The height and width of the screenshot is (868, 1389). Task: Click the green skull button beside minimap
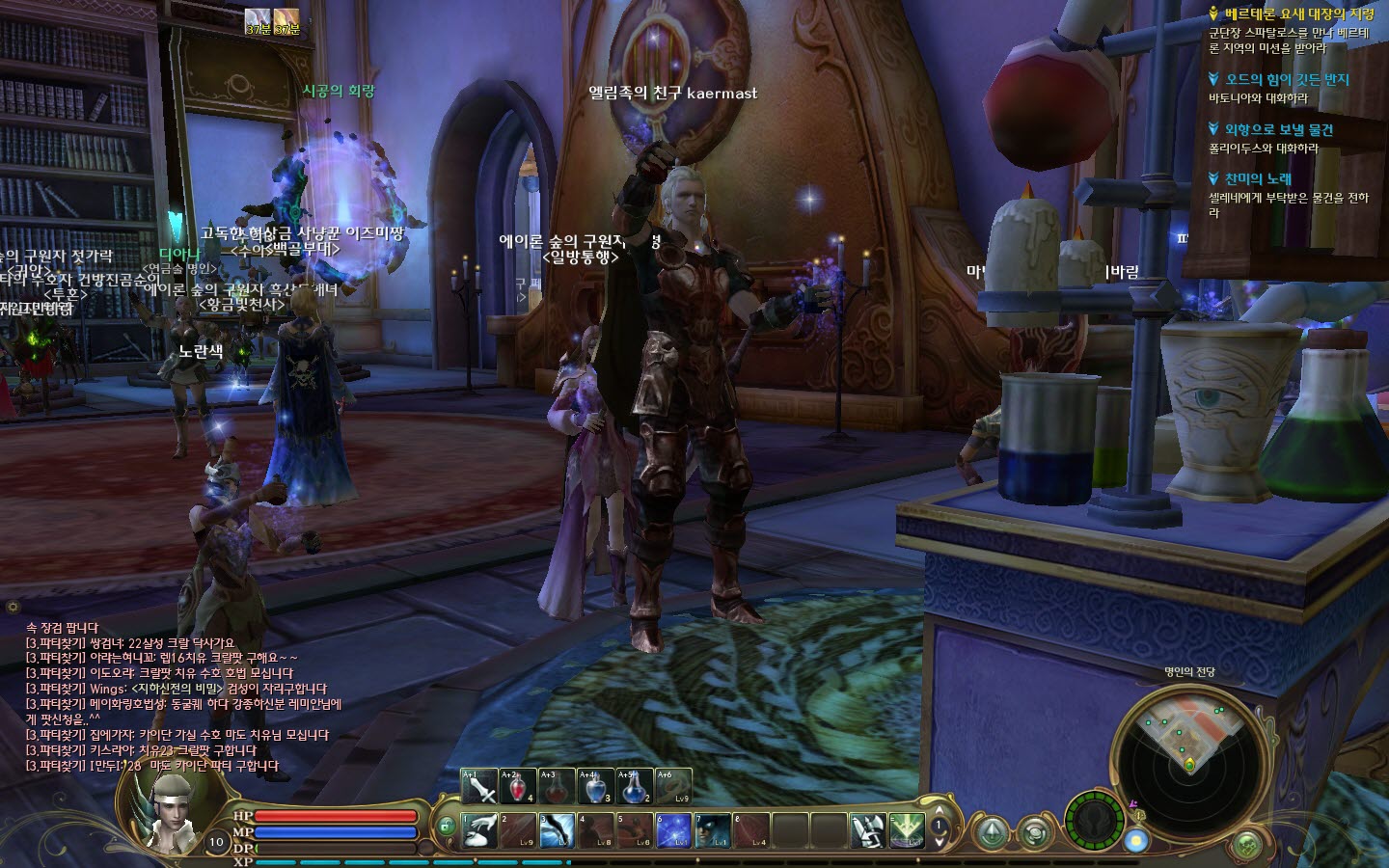1247,845
